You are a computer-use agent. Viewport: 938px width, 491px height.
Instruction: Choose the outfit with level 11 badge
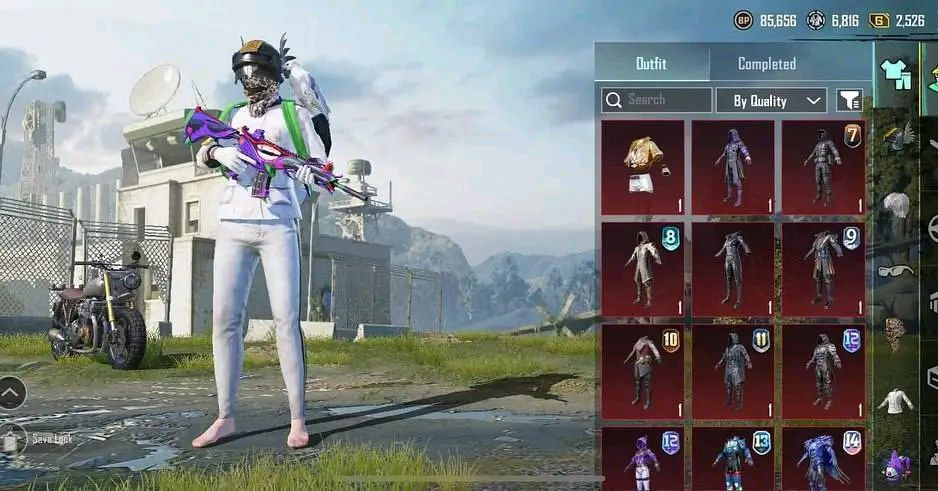(732, 370)
